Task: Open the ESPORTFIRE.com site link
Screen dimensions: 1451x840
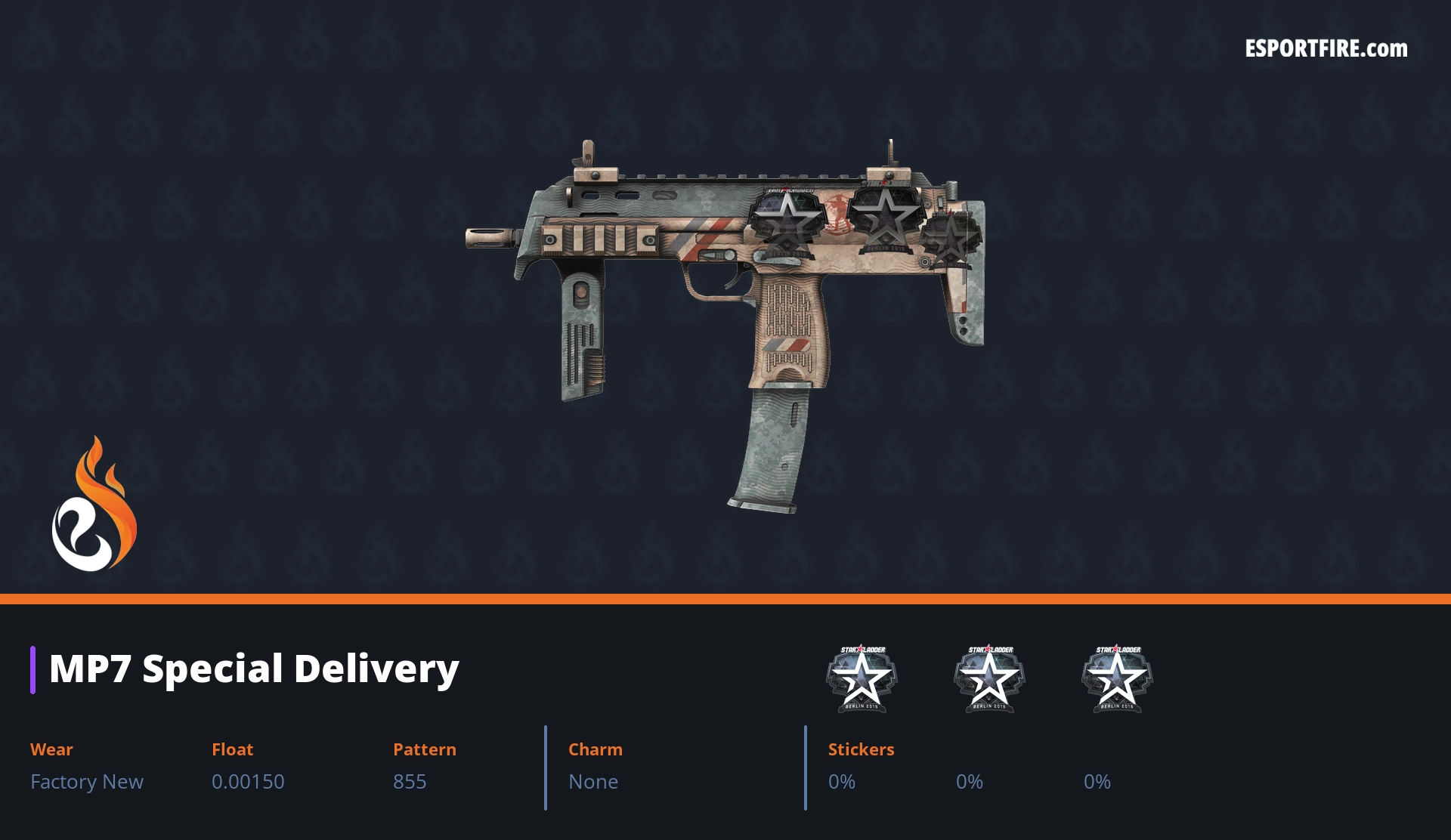Action: pyautogui.click(x=1326, y=49)
